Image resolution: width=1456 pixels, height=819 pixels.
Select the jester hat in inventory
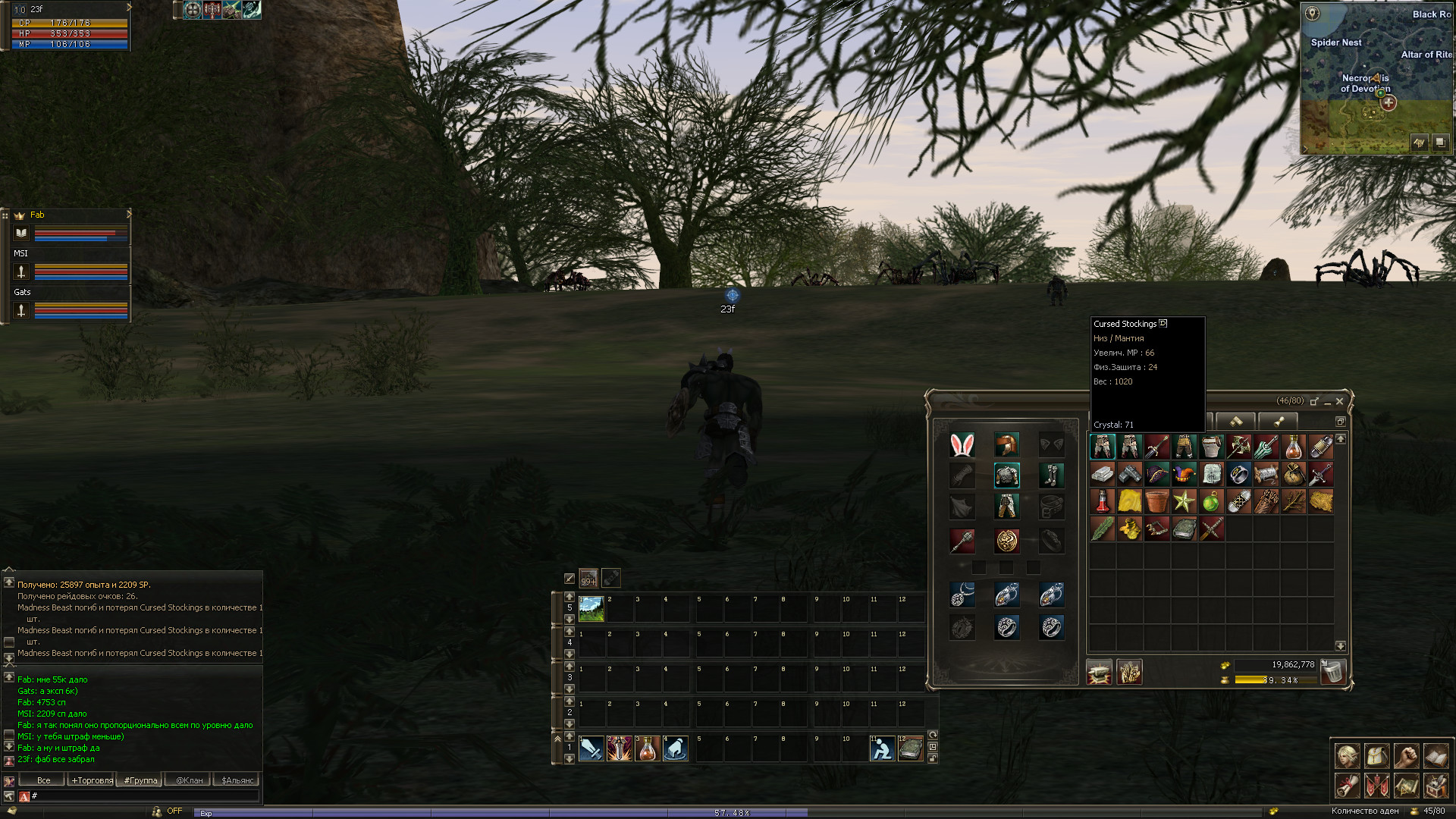point(1184,475)
